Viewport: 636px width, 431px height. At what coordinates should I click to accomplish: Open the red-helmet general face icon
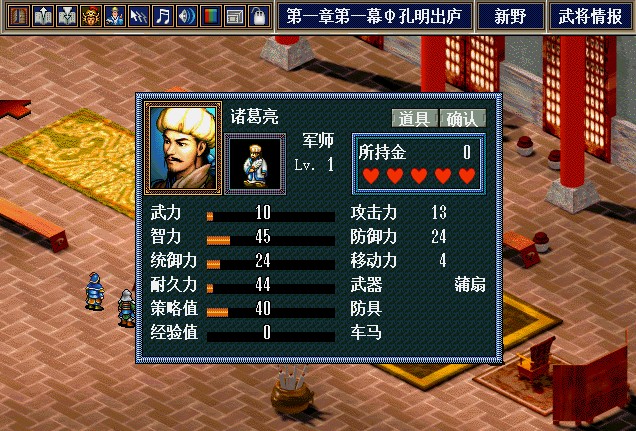click(91, 16)
